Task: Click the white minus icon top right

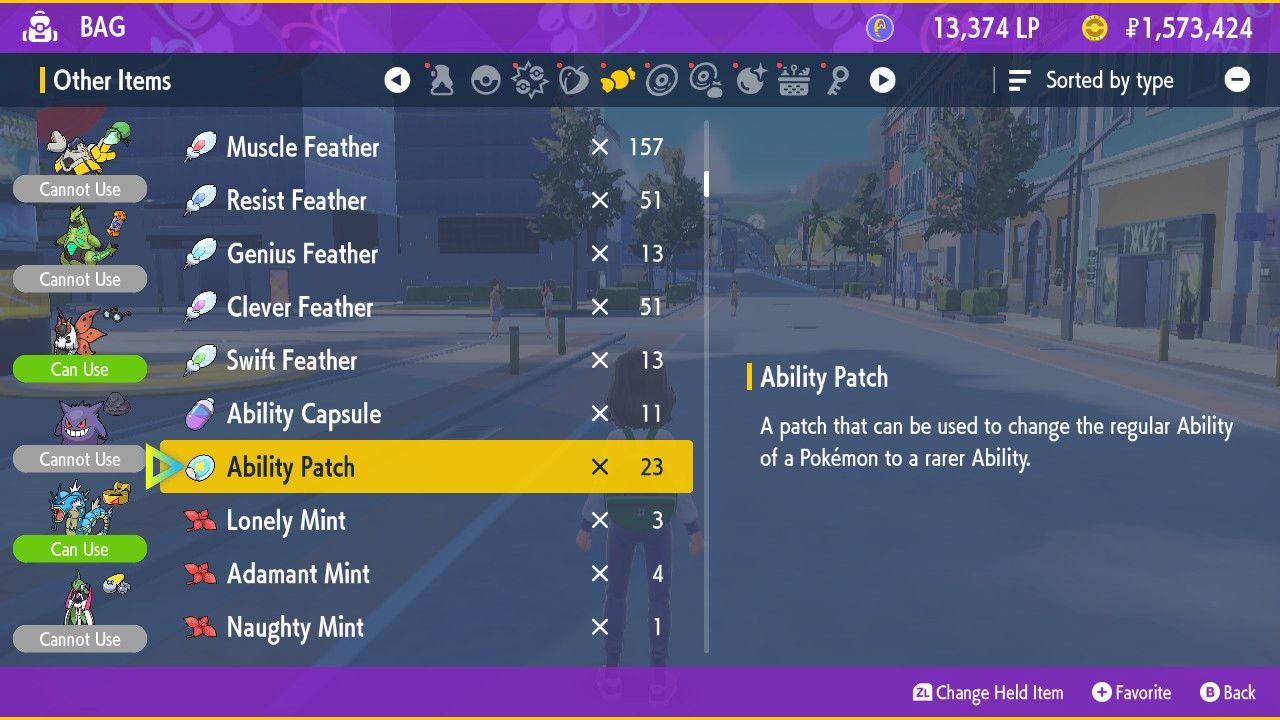Action: pos(1237,79)
